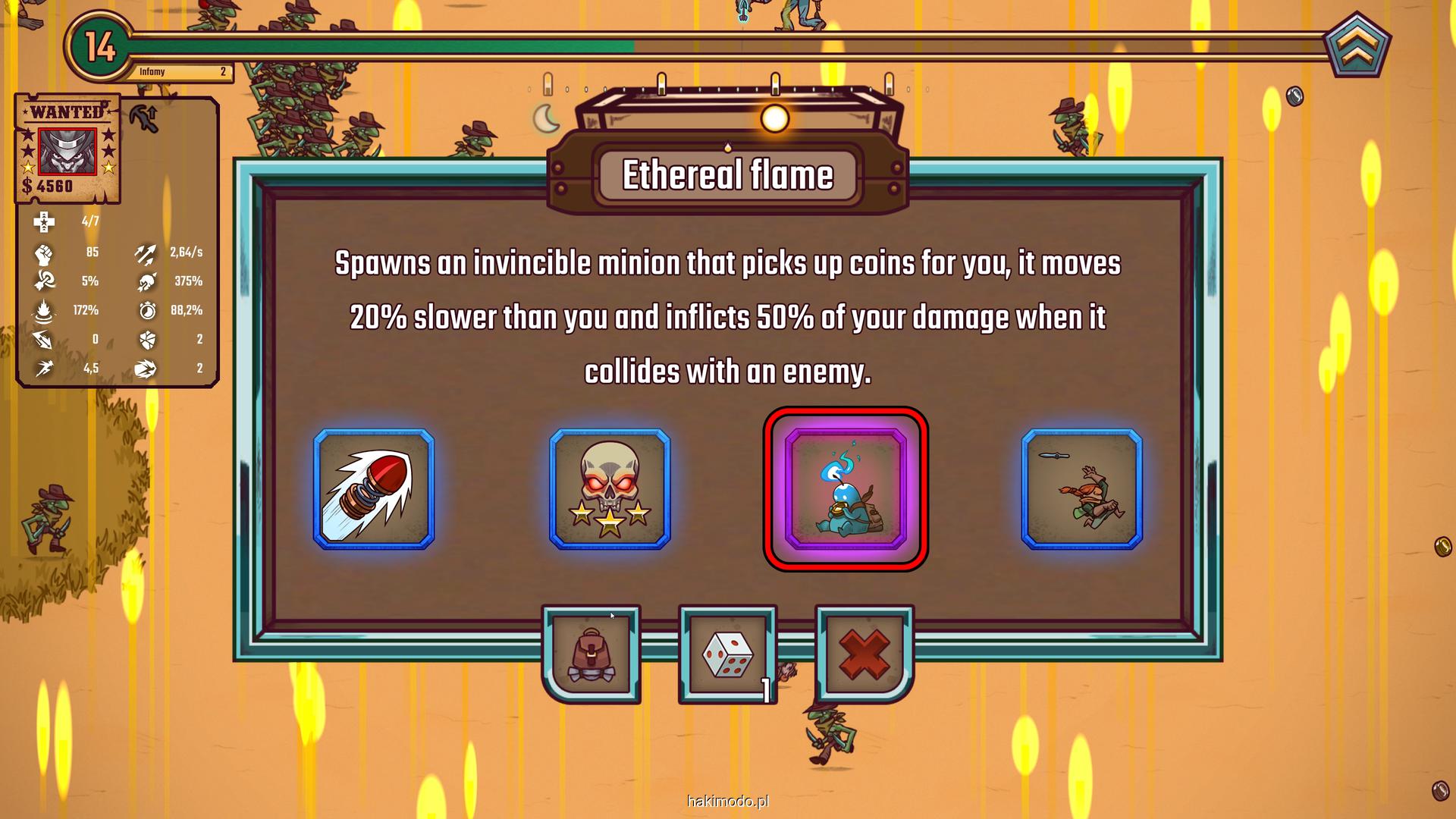Click the rank chevron badge
This screenshot has height=819, width=1456.
(1357, 47)
